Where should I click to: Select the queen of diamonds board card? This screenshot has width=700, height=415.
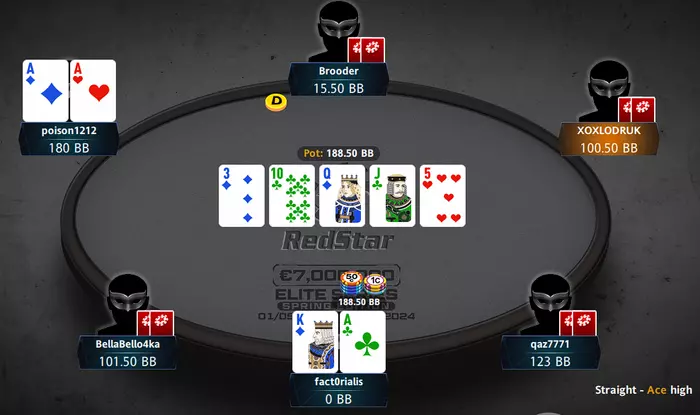coord(342,196)
